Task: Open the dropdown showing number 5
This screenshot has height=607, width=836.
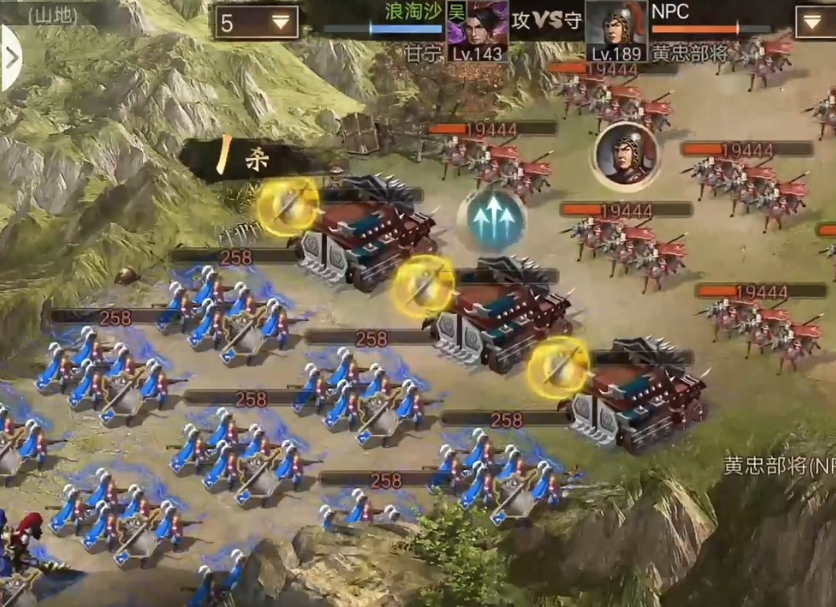Action: (x=256, y=22)
